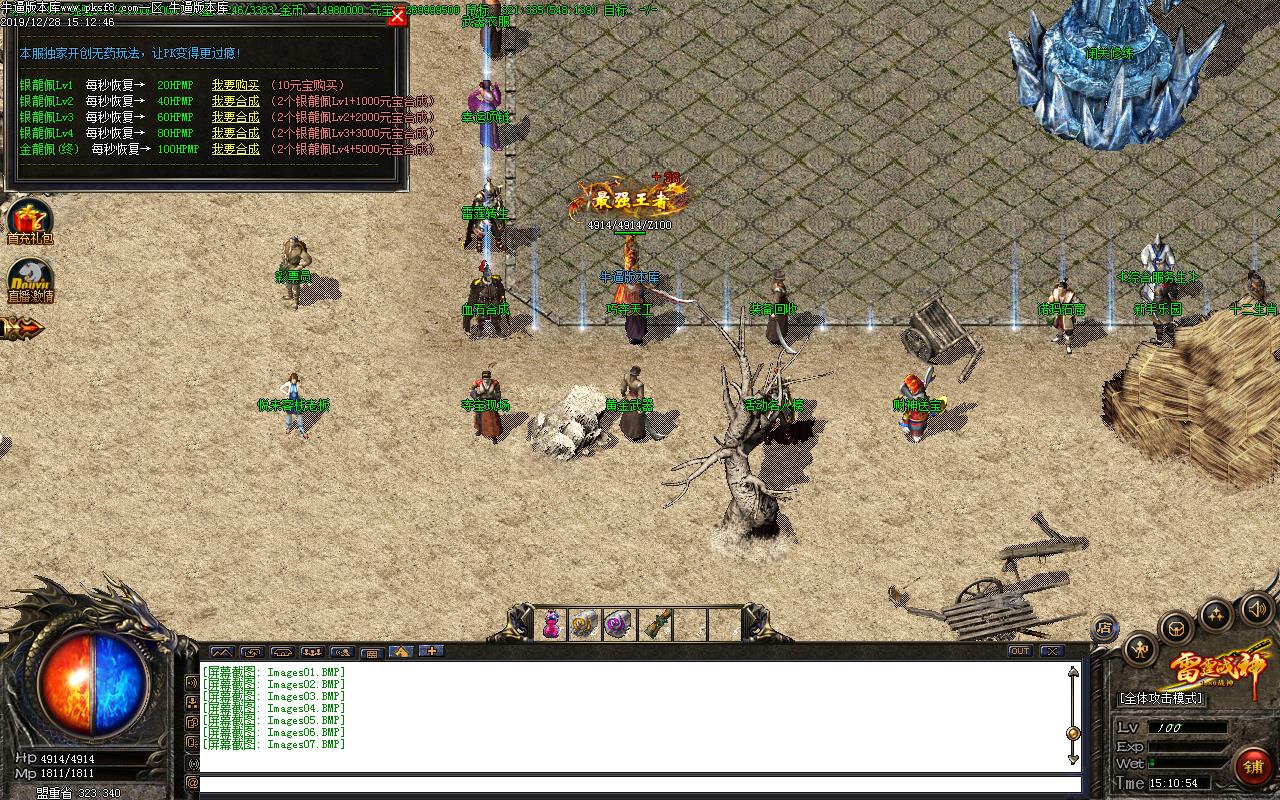Click the plus icon beside chat toolbar
This screenshot has height=800, width=1280.
(430, 651)
